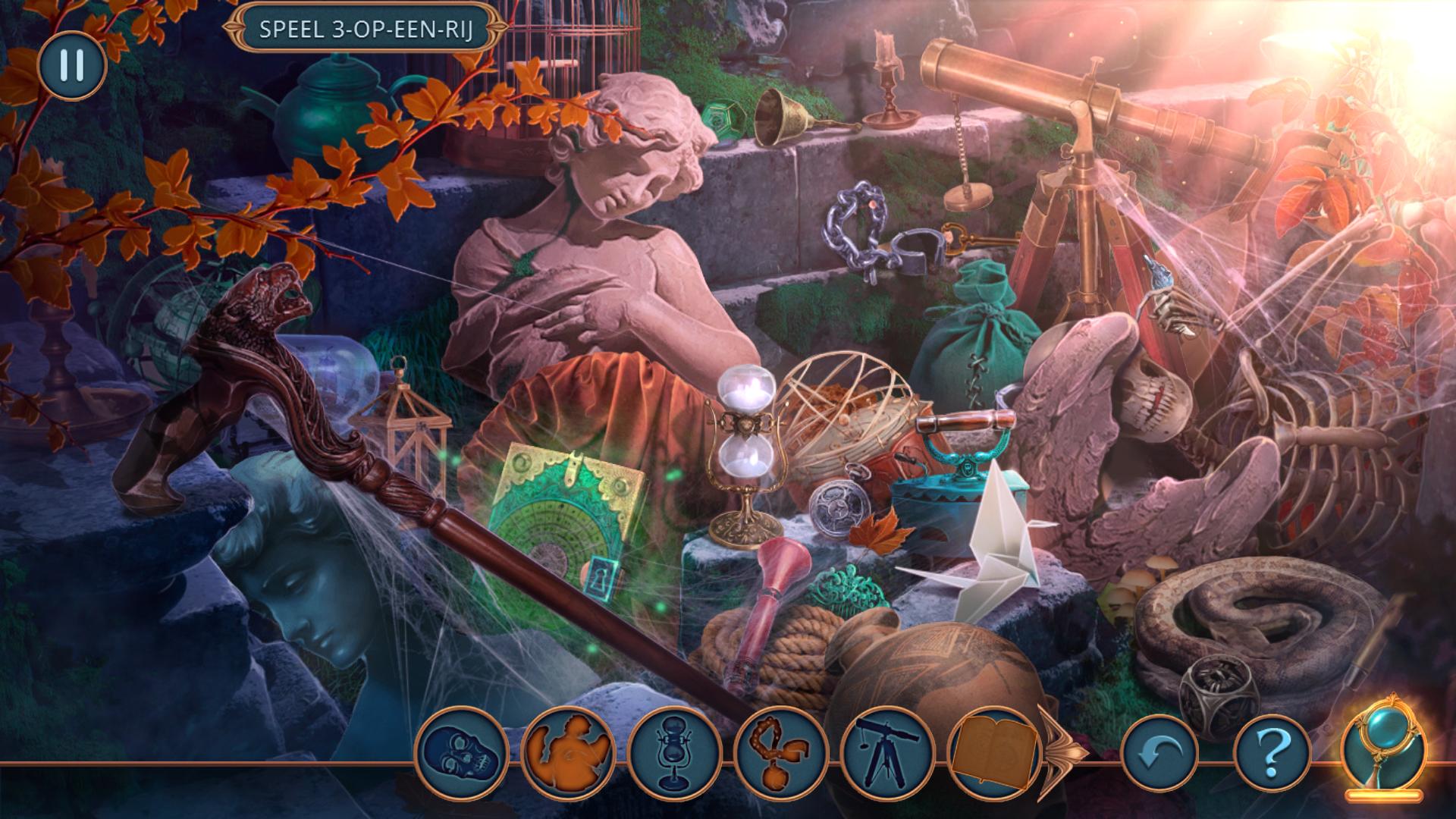Activate the magic mirror hint
This screenshot has width=1456, height=819.
[x=1384, y=751]
